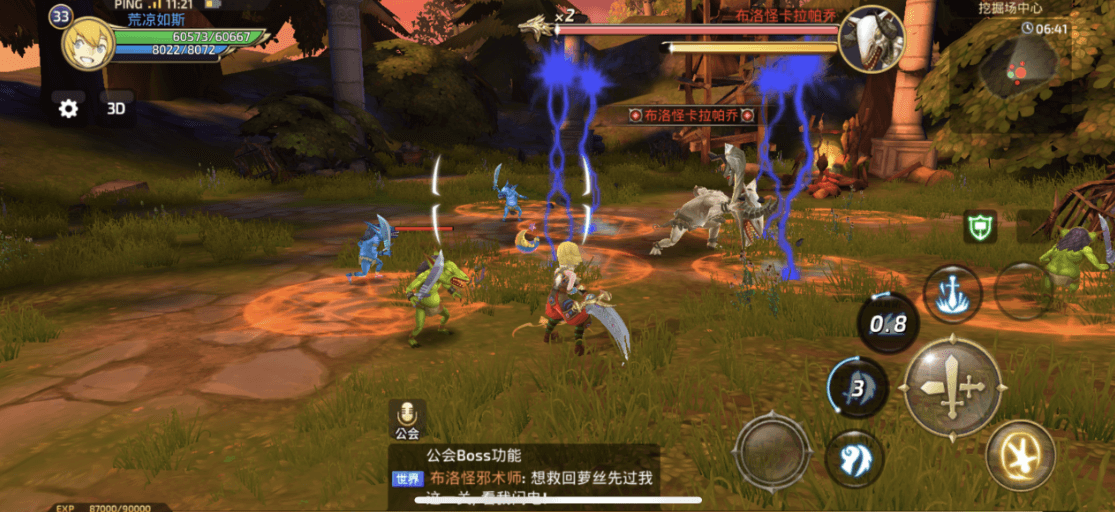
Task: Toggle the 3D camera mode button
Action: coord(116,109)
